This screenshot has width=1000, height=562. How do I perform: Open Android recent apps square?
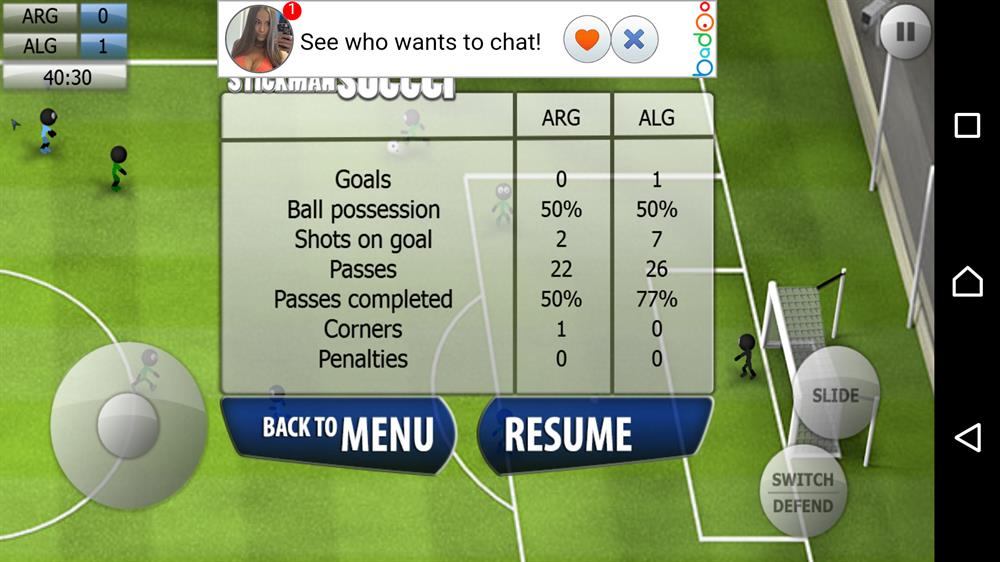(967, 125)
